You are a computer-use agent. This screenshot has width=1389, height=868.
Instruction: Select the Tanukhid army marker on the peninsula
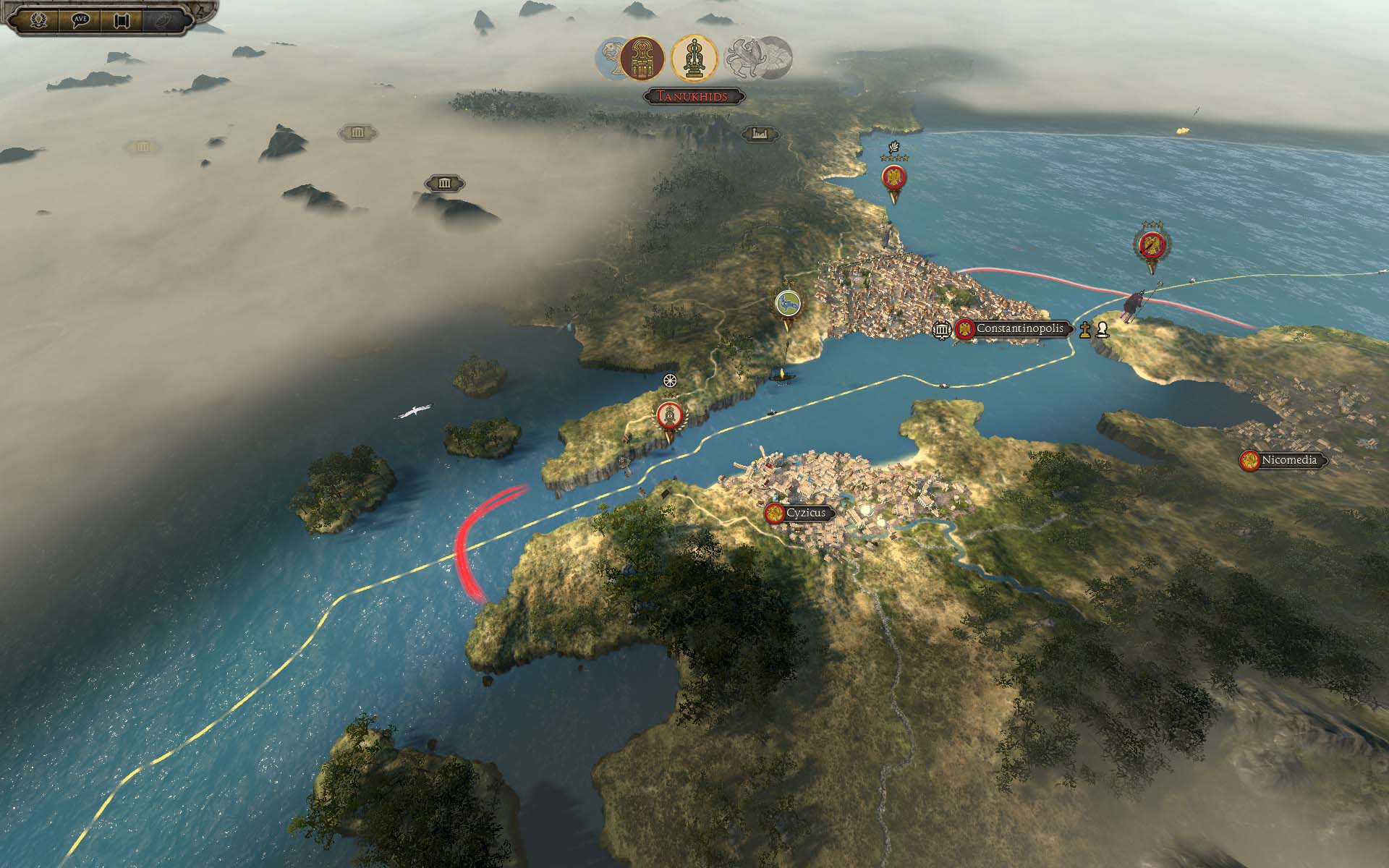click(x=669, y=415)
